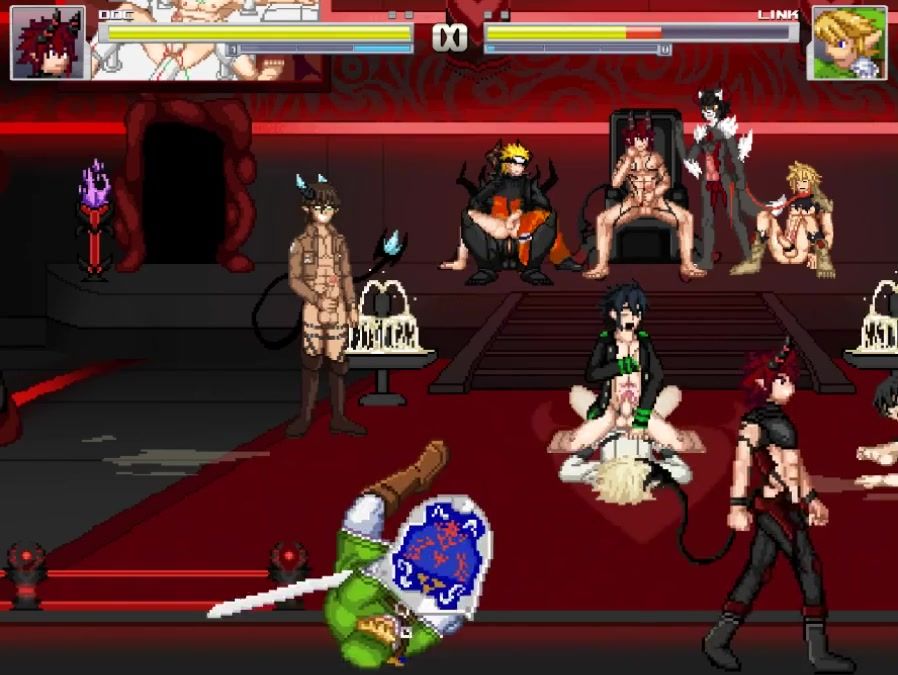Click the red-haired fighter portrait
Image resolution: width=898 pixels, height=675 pixels.
click(x=48, y=43)
